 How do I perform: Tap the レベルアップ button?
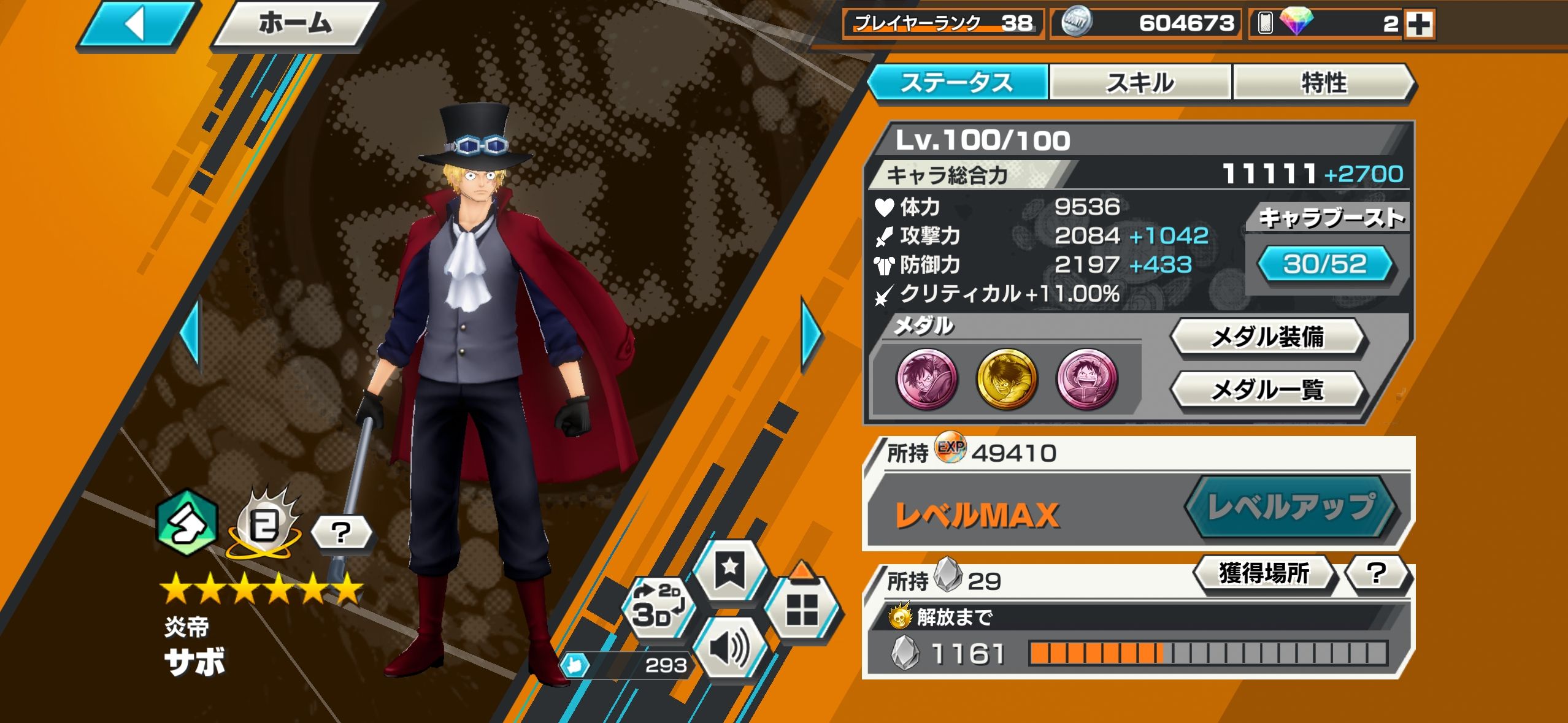pos(1291,508)
